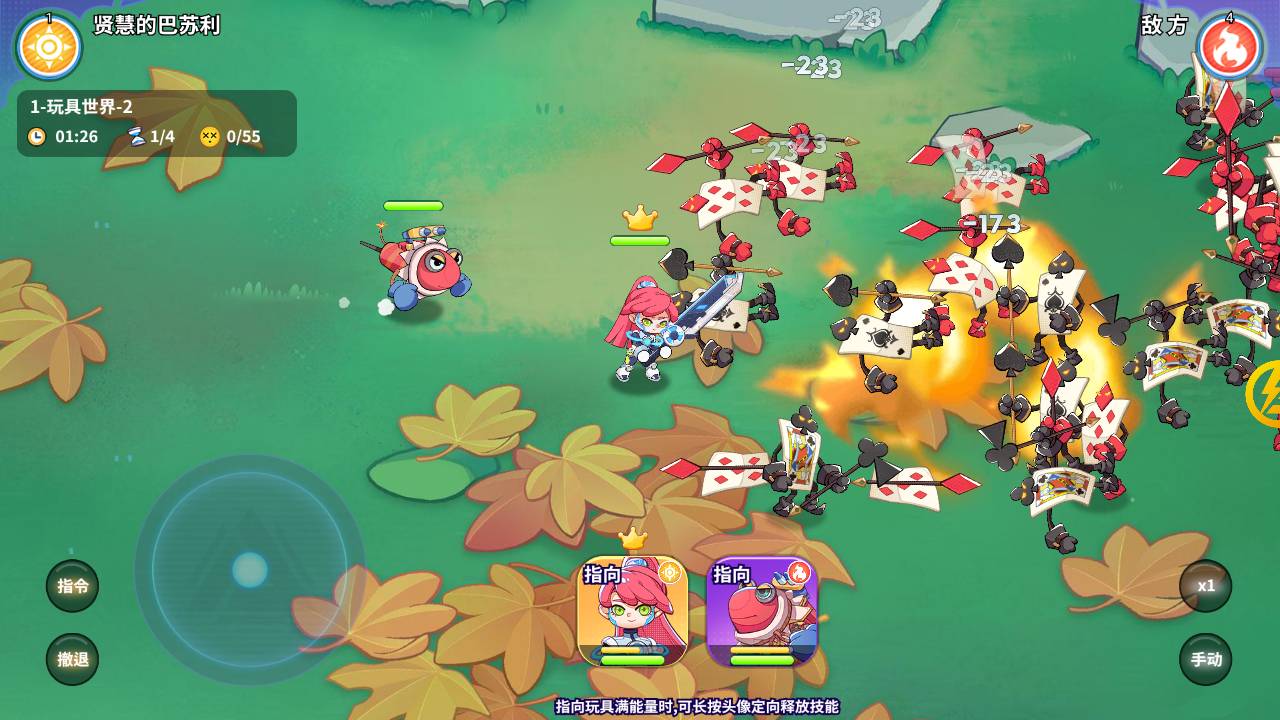Open the player's orange sun avatar

[x=49, y=47]
